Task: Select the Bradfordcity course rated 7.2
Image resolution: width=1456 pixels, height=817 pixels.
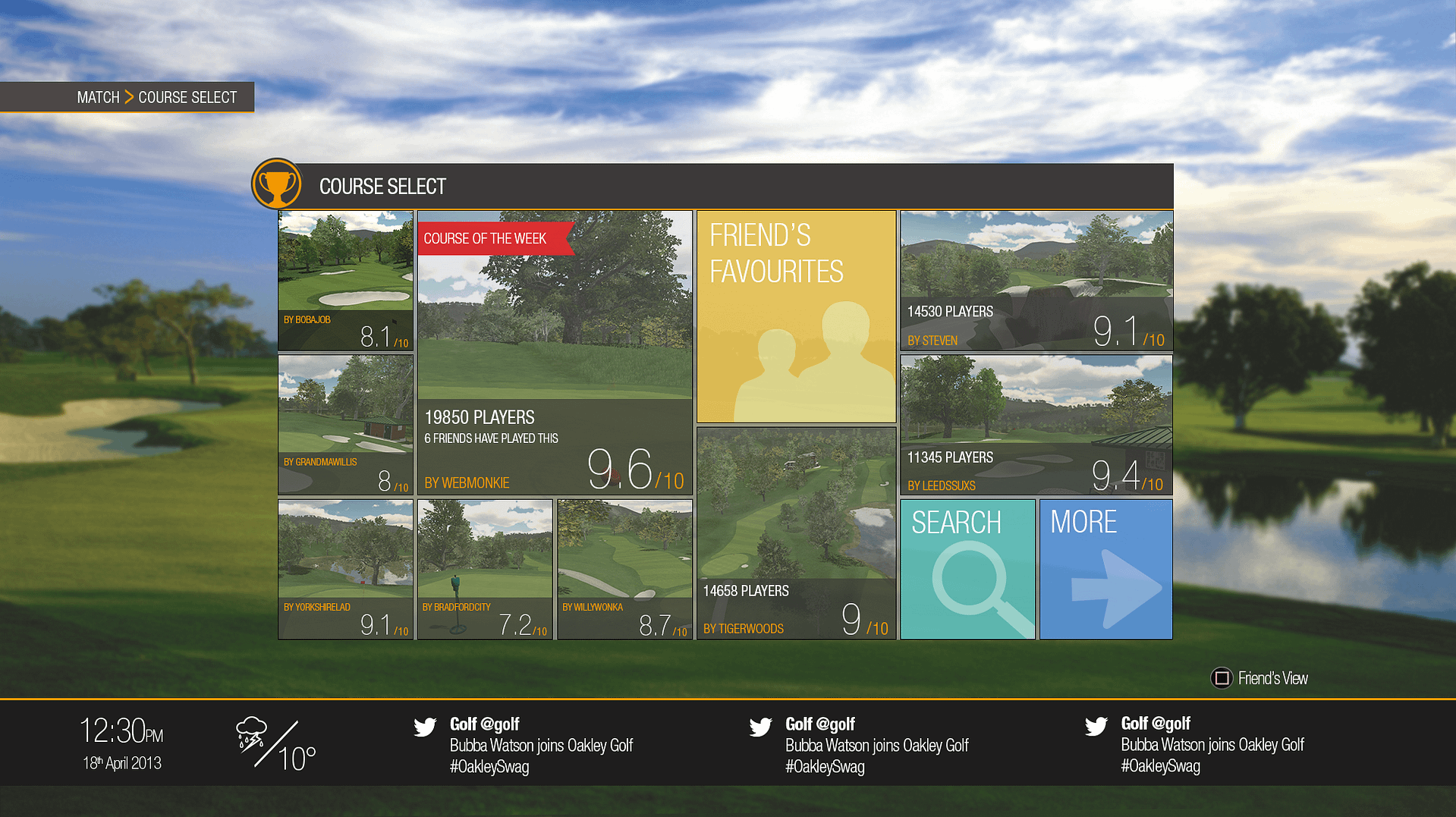Action: coord(485,569)
